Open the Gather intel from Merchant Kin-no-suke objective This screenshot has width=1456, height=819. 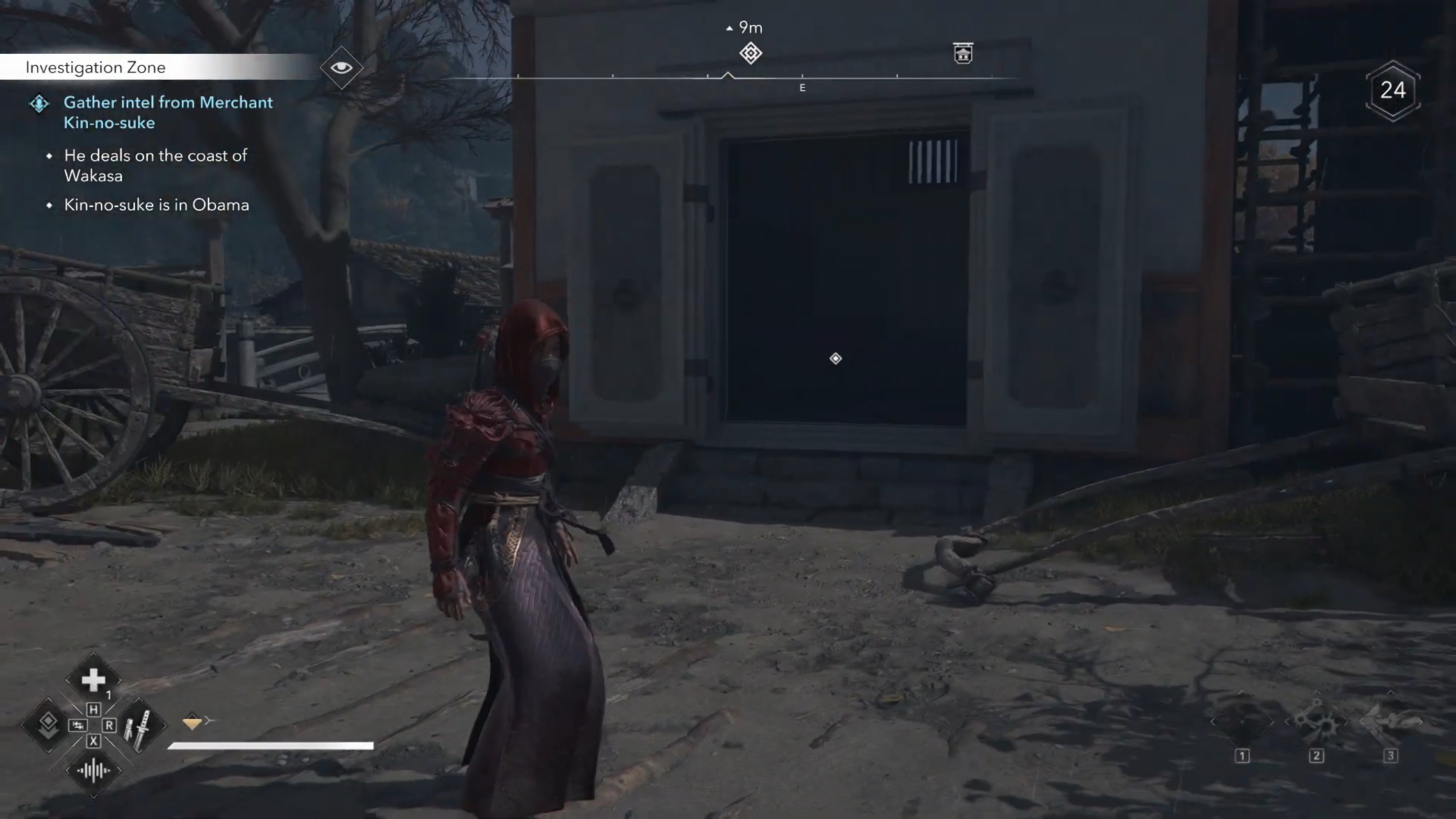pos(168,112)
